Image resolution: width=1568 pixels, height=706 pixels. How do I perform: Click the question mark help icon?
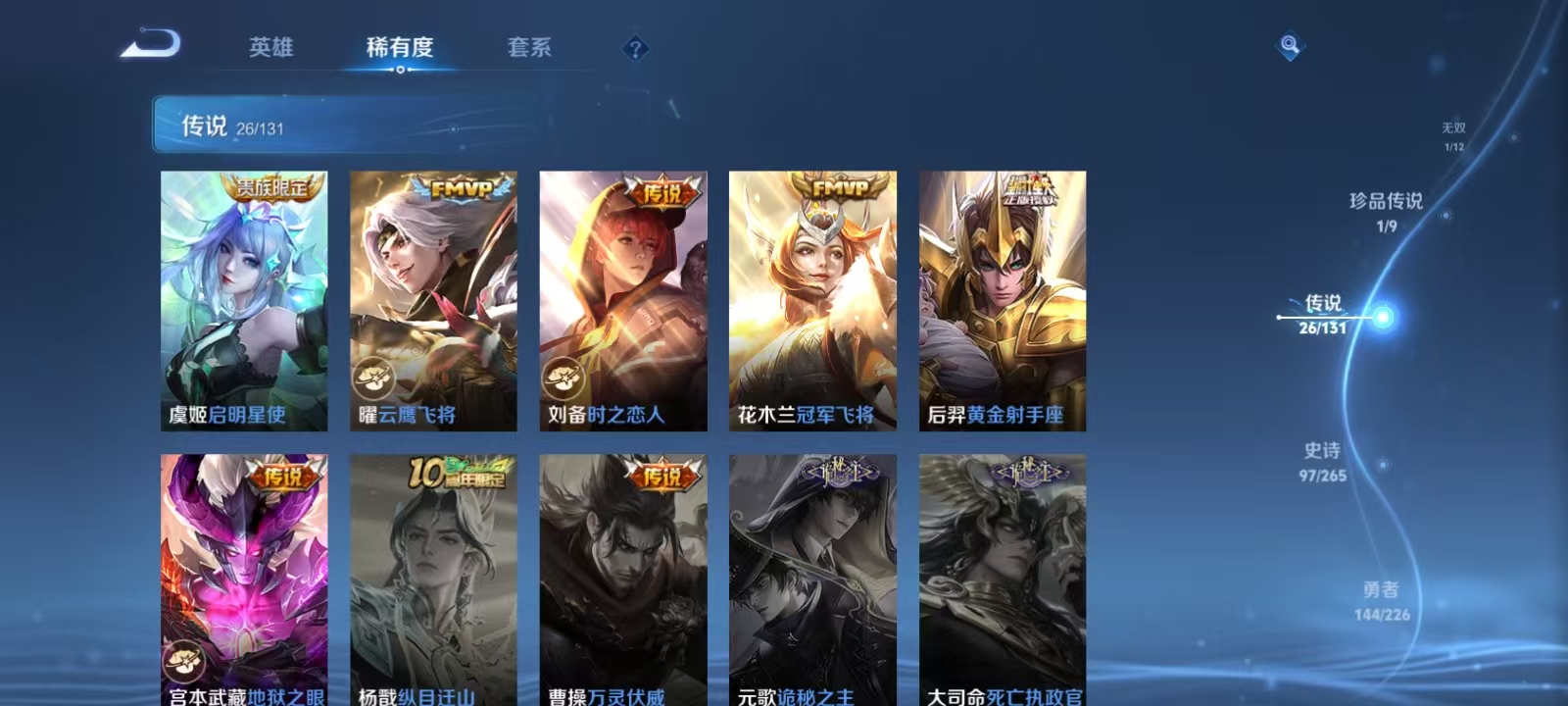click(x=637, y=48)
